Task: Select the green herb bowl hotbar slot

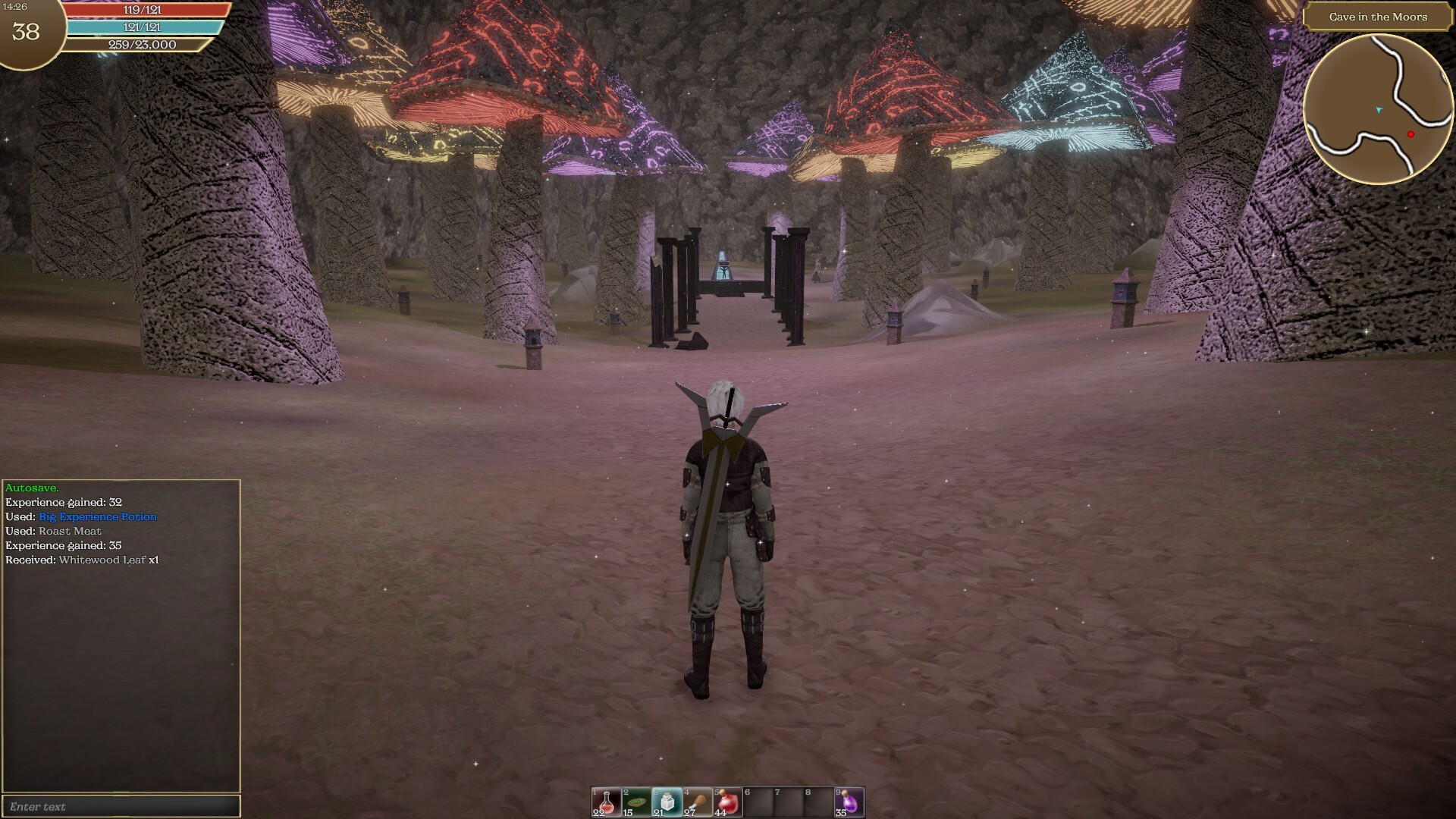Action: click(636, 802)
